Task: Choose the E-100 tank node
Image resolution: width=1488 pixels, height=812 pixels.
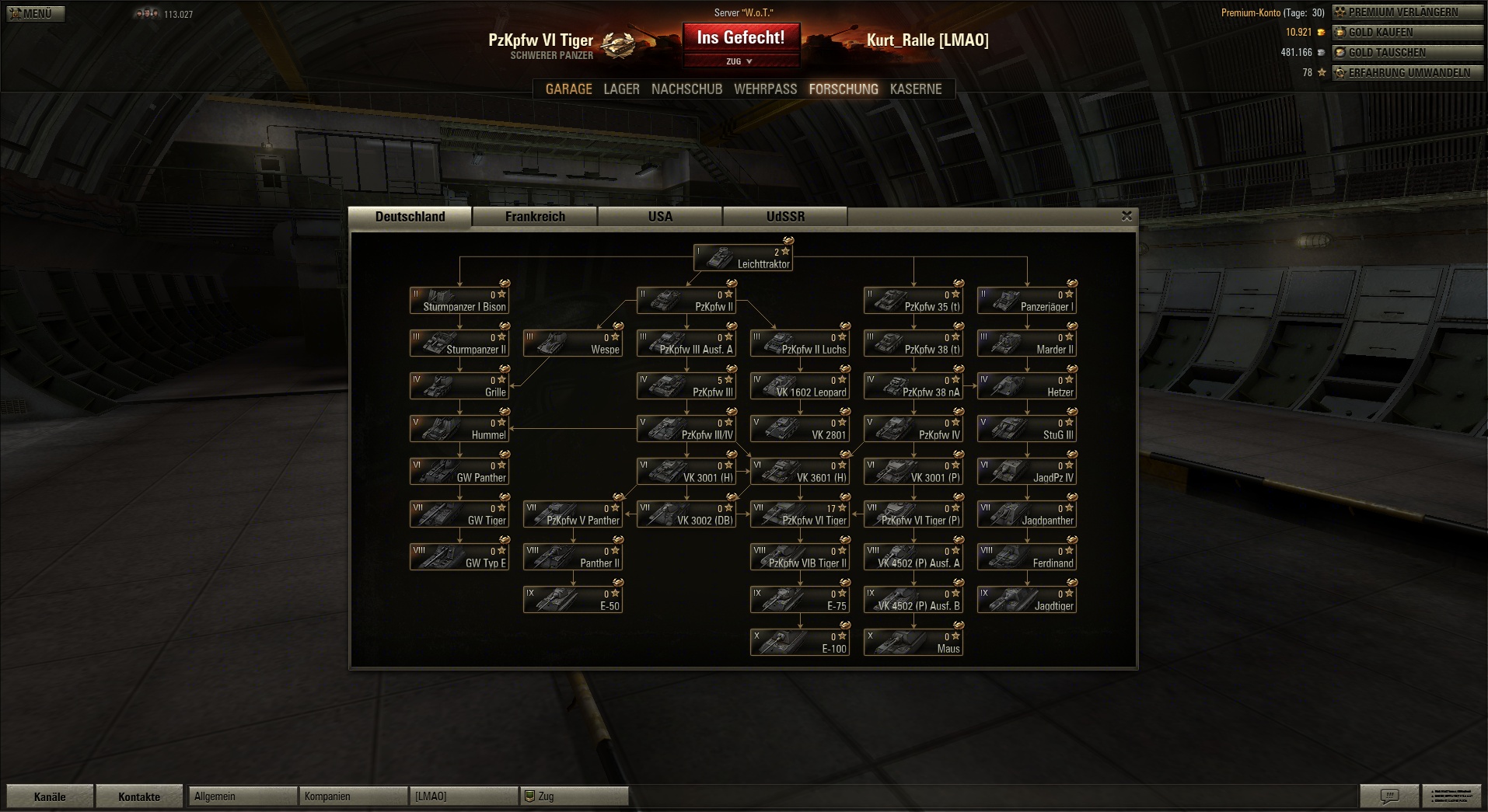Action: (x=800, y=643)
